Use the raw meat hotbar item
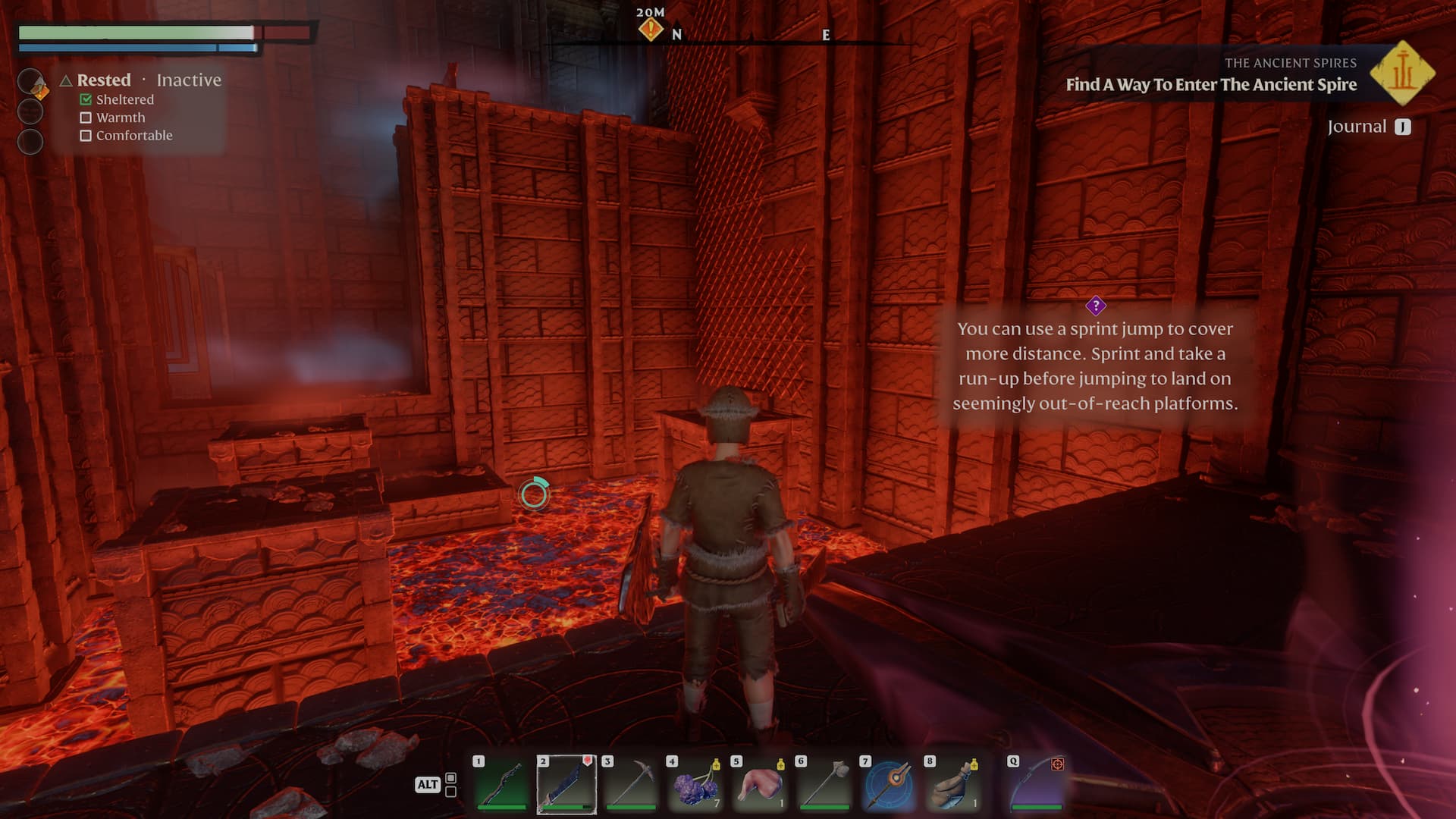Image resolution: width=1456 pixels, height=819 pixels. (759, 784)
